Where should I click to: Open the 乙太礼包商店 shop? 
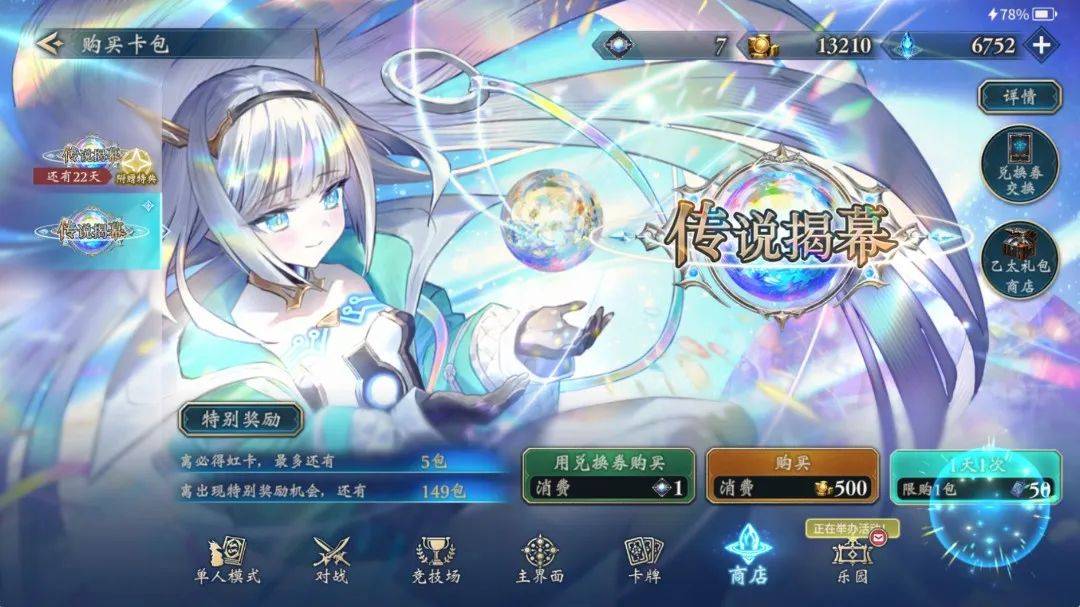tap(1019, 259)
